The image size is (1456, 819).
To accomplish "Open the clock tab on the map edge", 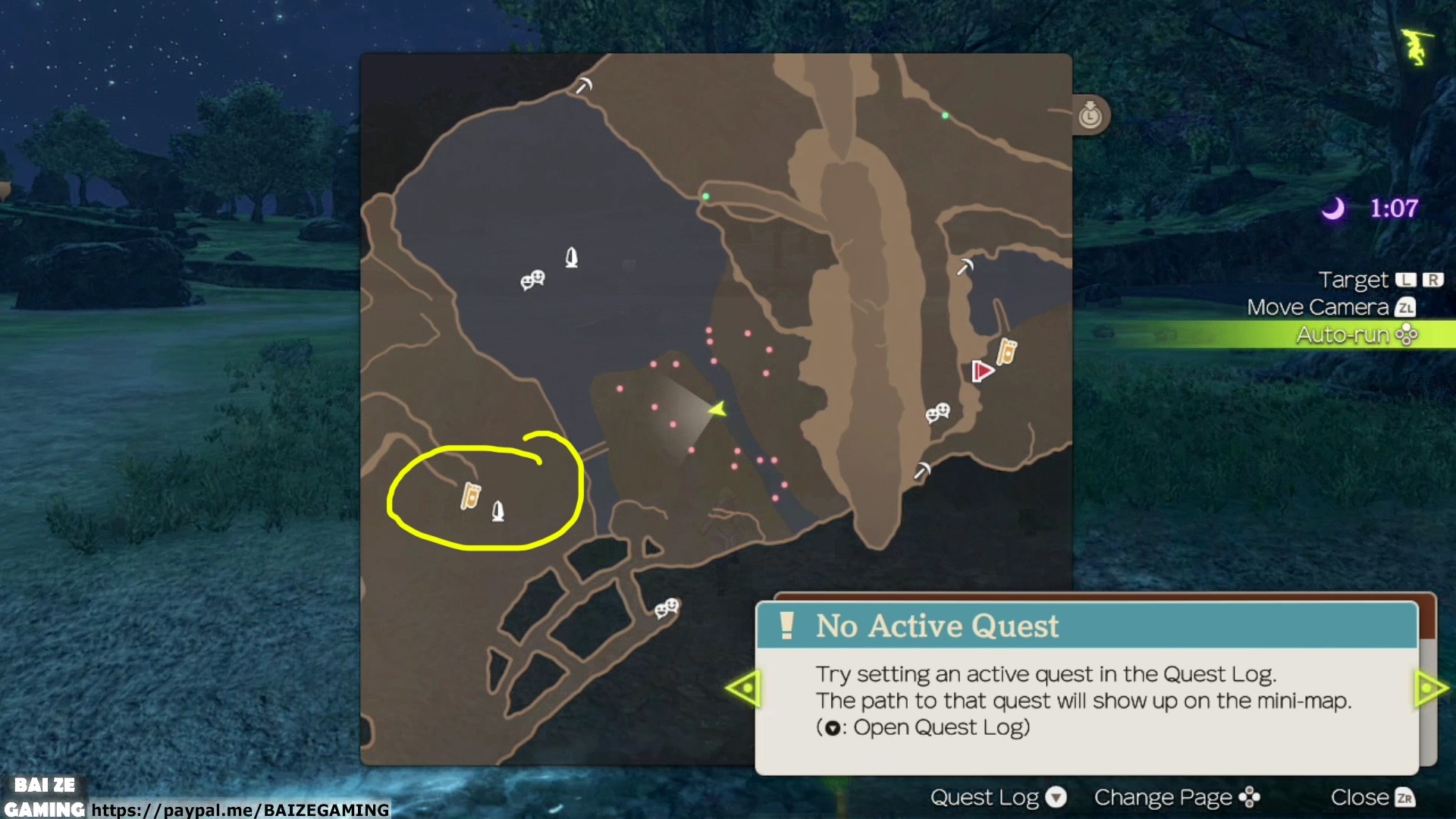I will (1090, 115).
